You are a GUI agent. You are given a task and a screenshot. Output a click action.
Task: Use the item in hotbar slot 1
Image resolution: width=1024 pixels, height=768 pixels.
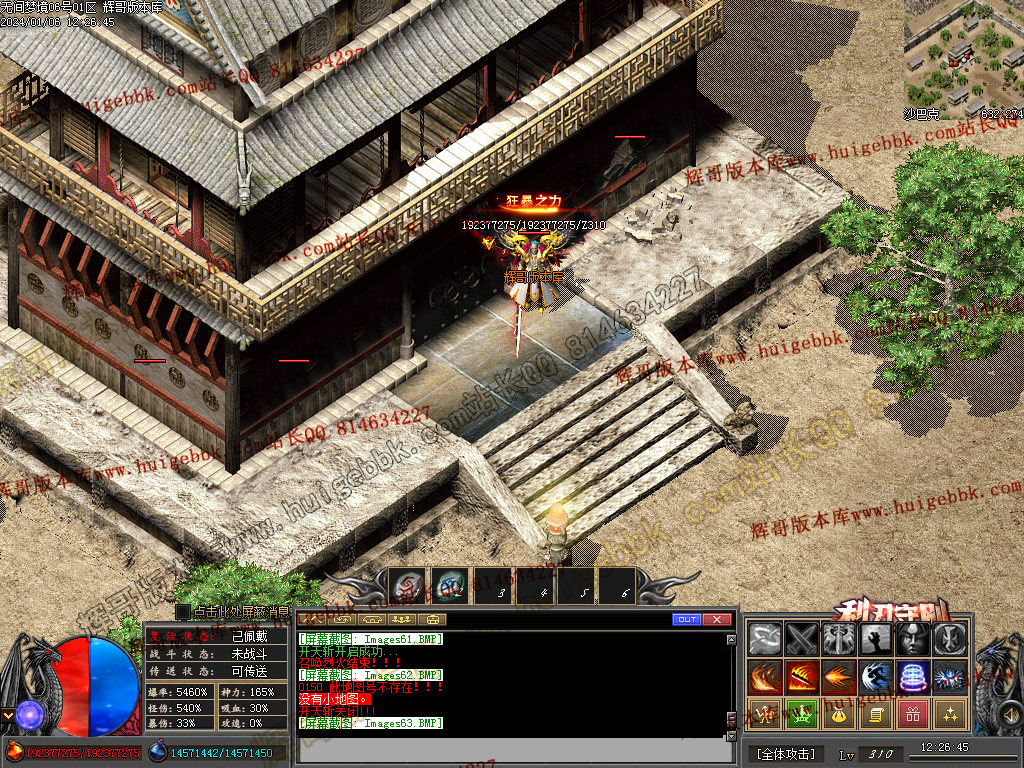pos(407,586)
